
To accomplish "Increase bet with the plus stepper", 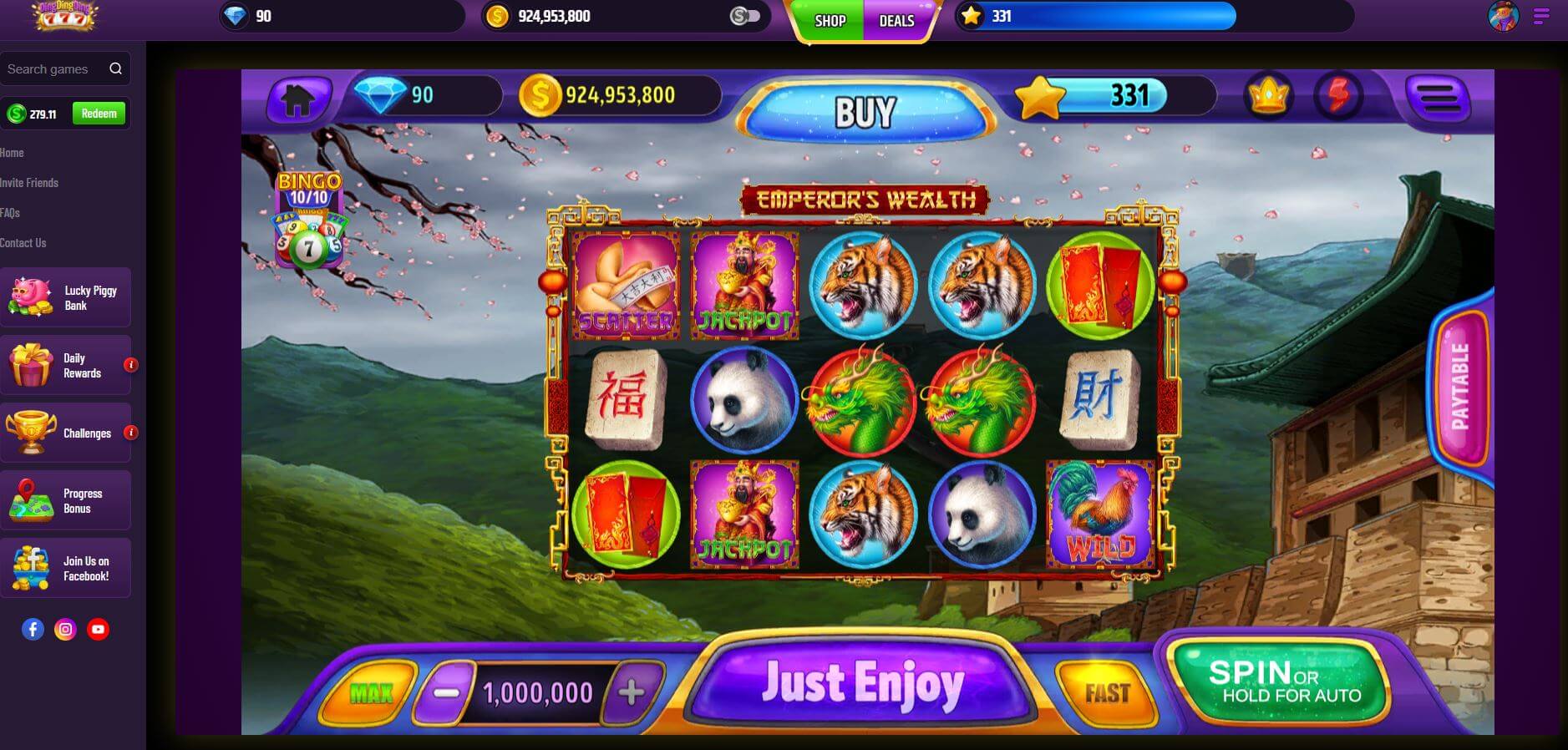I will tap(632, 691).
